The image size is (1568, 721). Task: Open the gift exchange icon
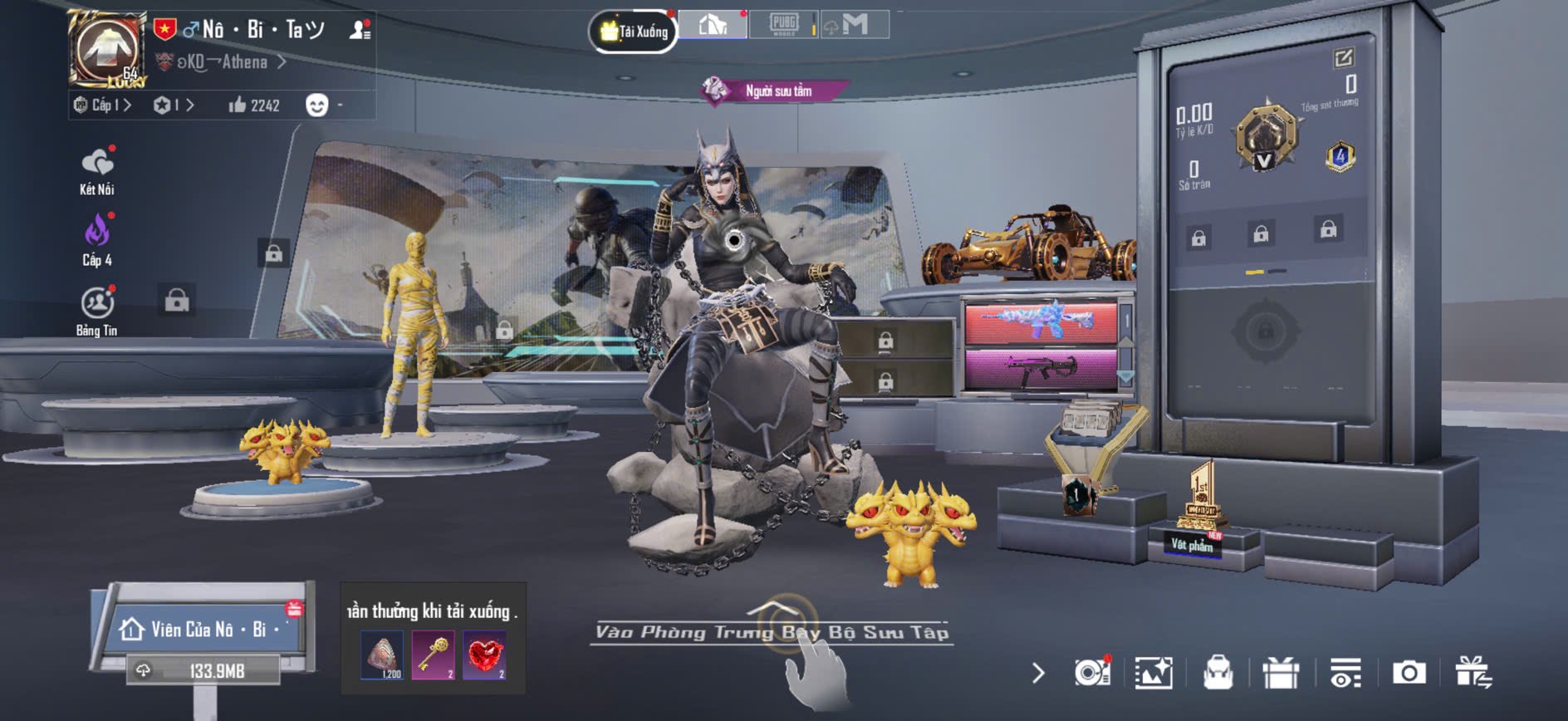1472,673
